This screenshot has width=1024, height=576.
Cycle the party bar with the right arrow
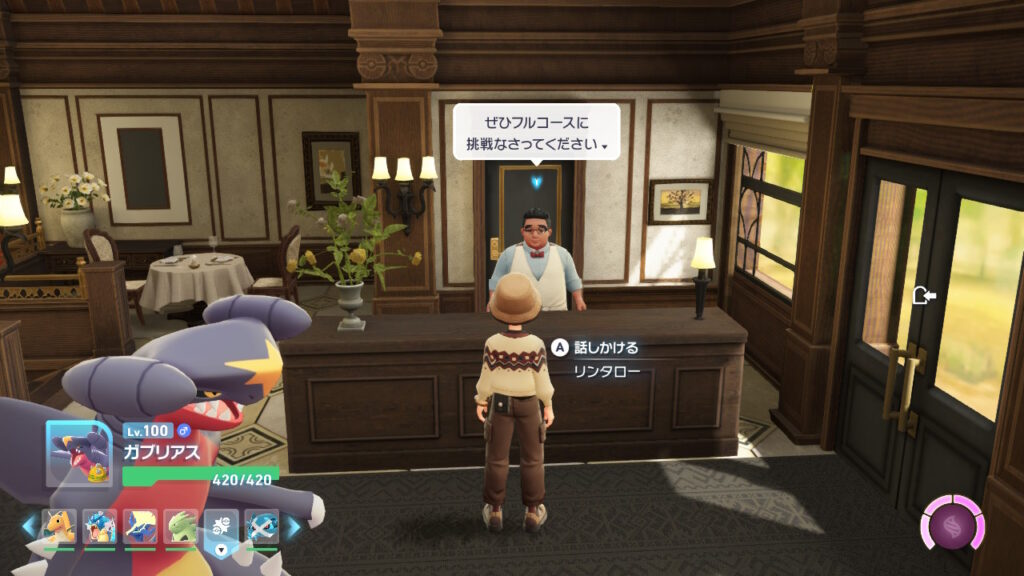pos(293,527)
